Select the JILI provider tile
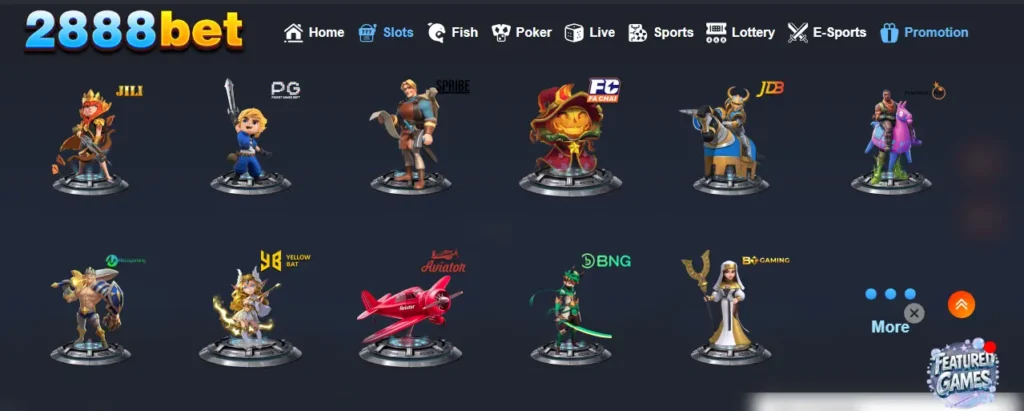1024x411 pixels. [92, 138]
